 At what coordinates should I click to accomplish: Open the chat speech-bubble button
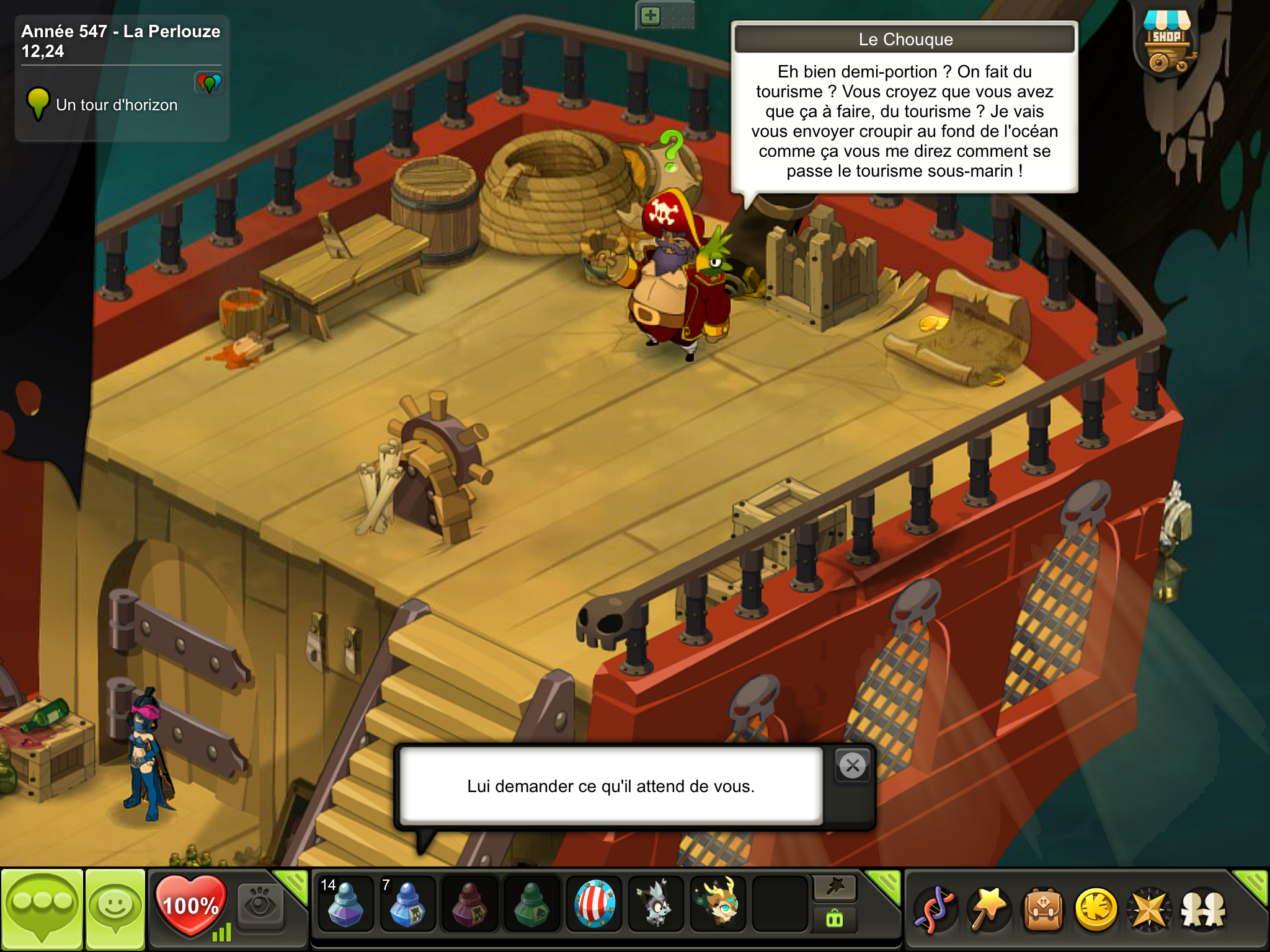42,909
